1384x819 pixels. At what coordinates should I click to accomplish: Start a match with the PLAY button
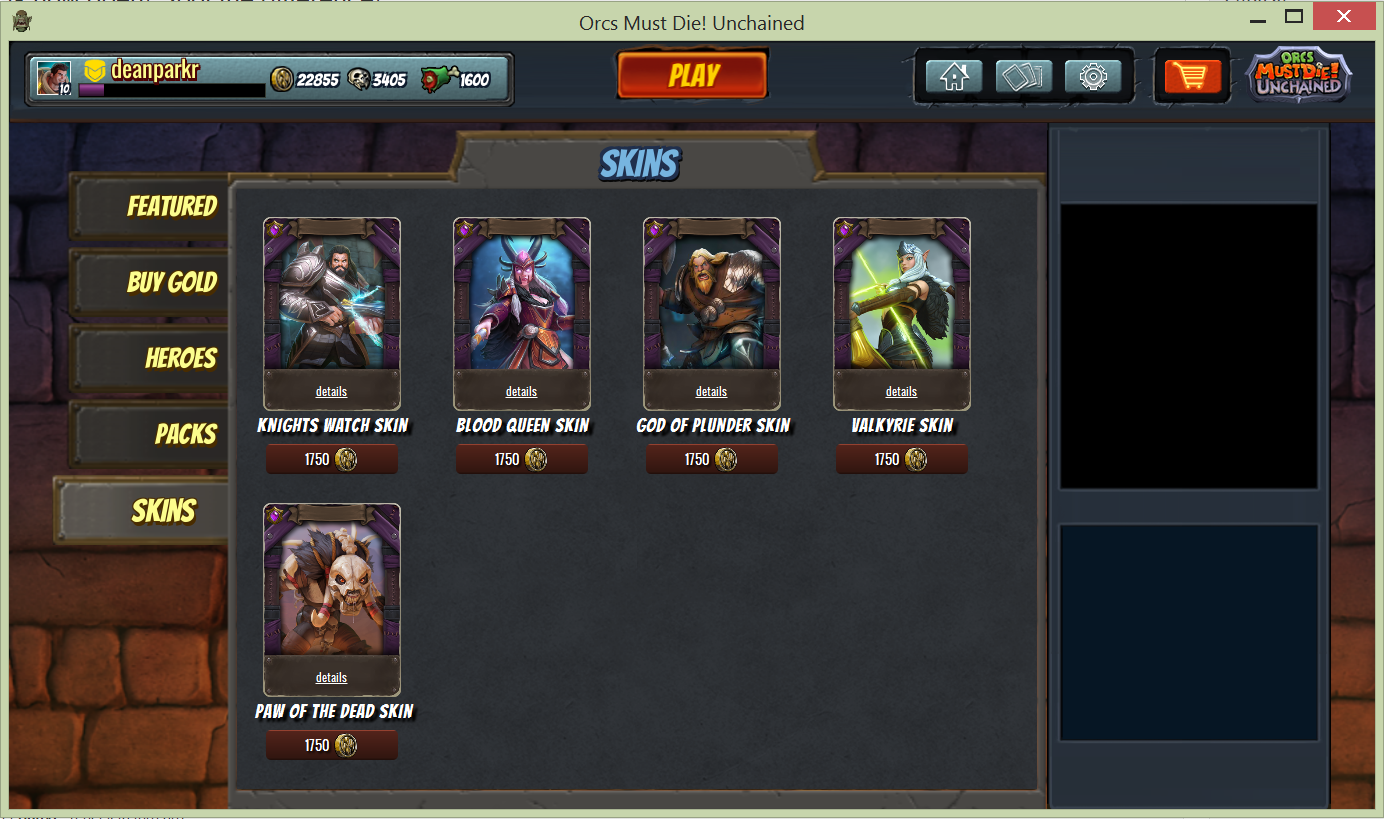692,75
